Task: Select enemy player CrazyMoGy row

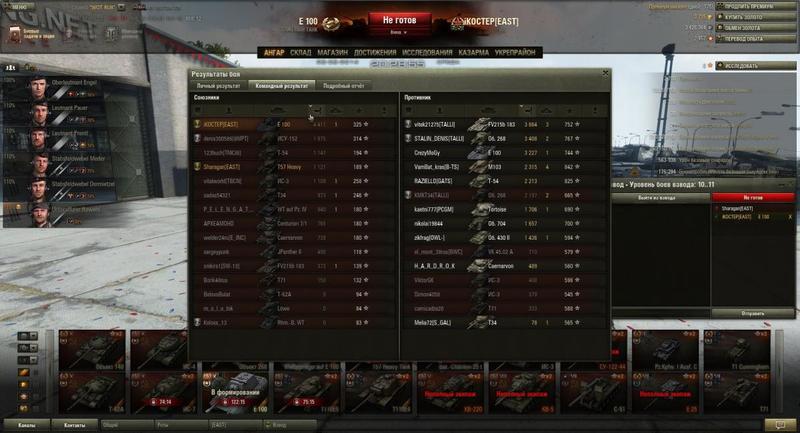Action: [450, 151]
